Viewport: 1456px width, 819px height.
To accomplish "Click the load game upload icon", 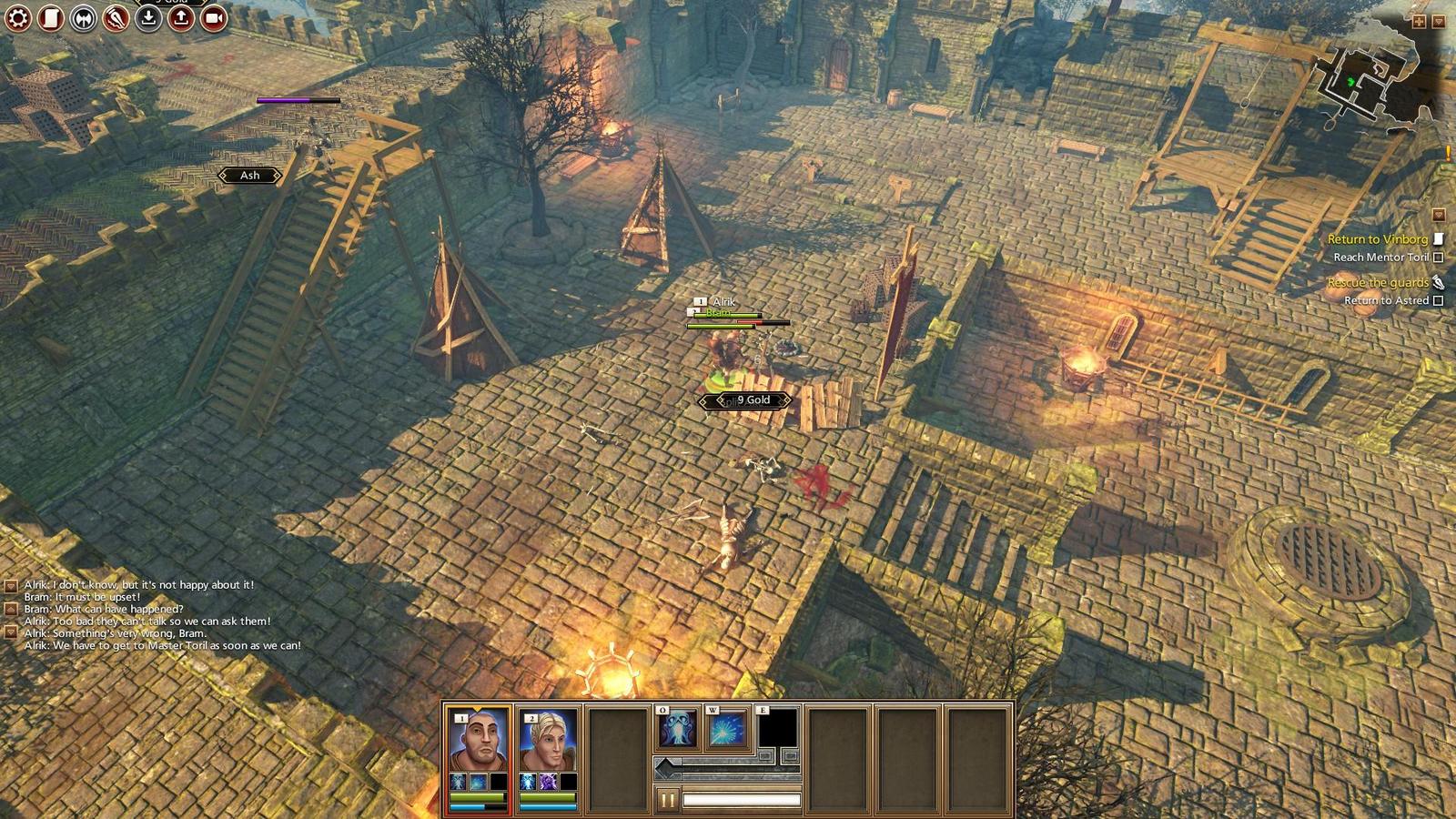I will coord(179,17).
